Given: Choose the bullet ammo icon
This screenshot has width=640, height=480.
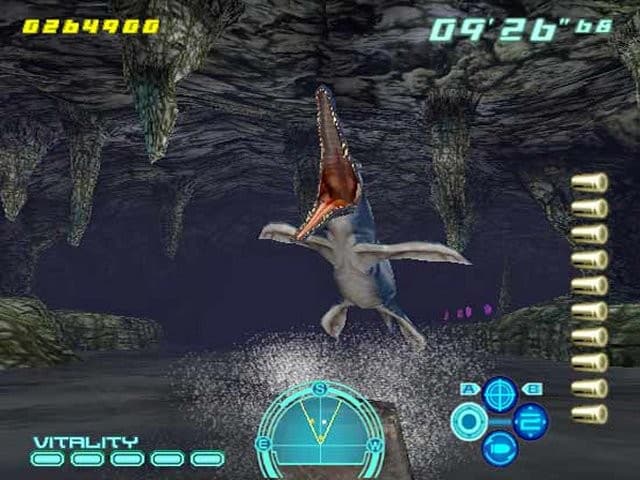Looking at the screenshot, I should tap(499, 448).
